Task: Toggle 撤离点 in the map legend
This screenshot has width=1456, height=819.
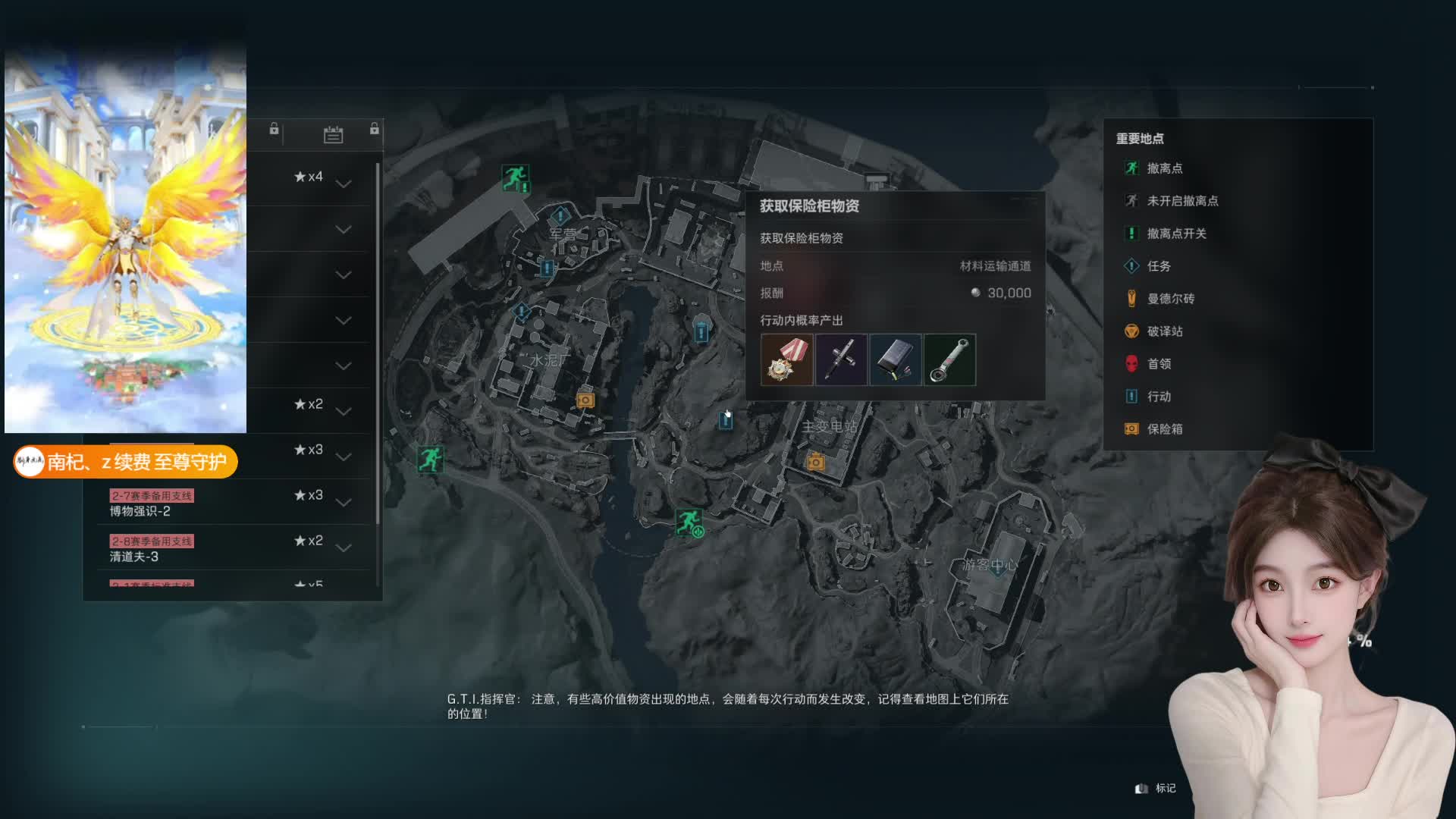Action: point(1164,168)
